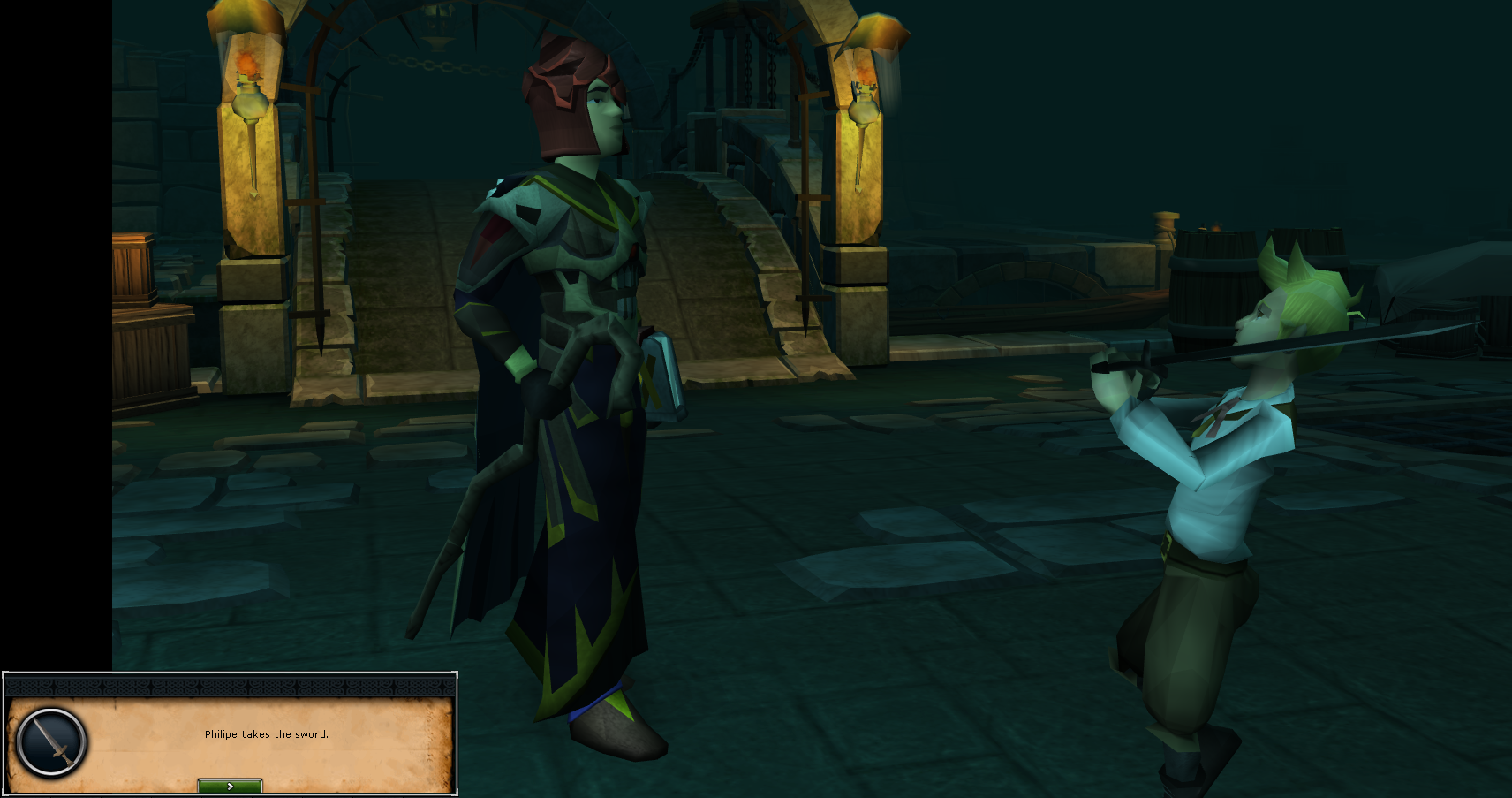Click the sword icon in the dialogue box
1512x798 pixels.
[50, 743]
